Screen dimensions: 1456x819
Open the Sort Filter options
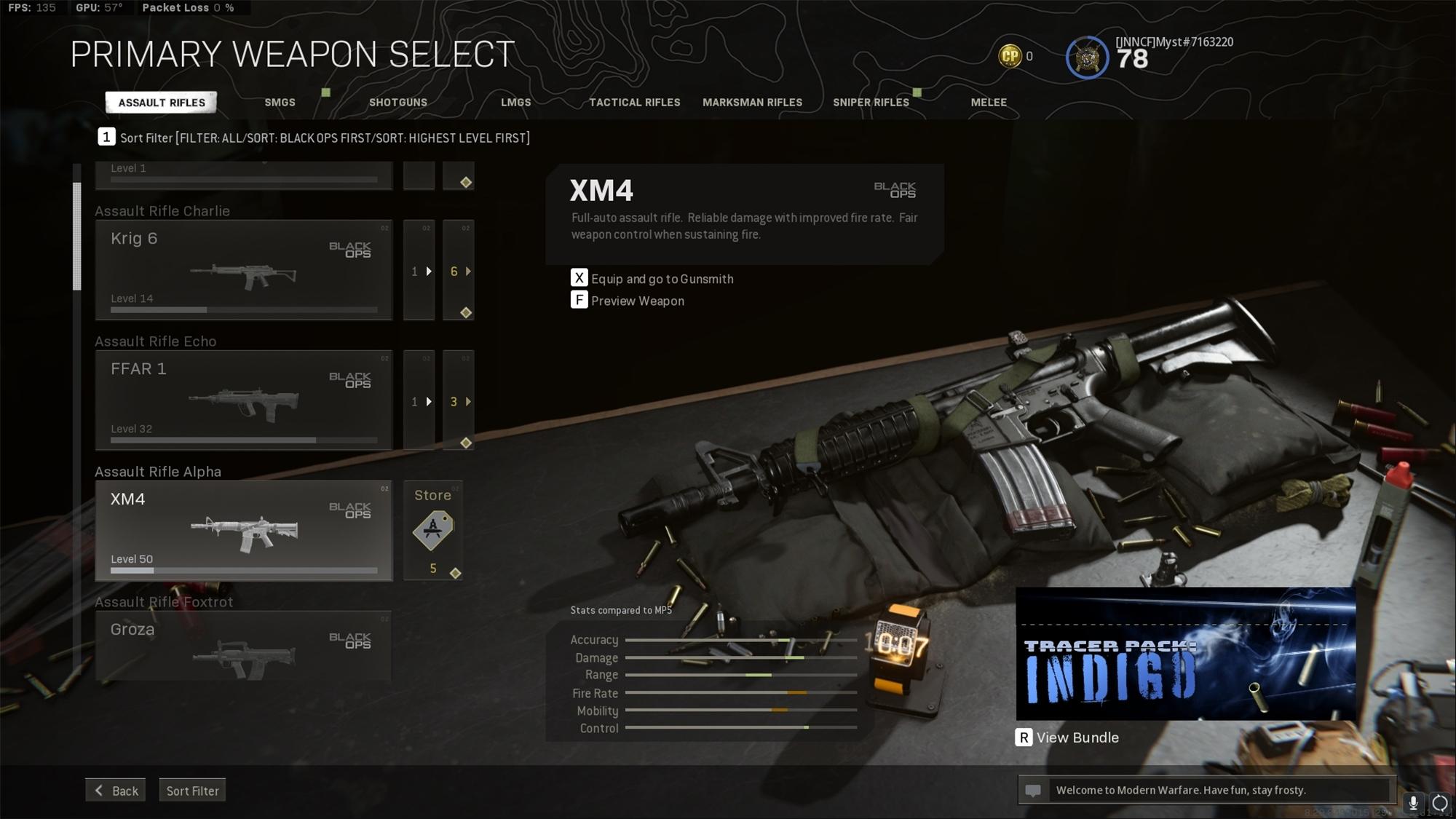pos(192,790)
